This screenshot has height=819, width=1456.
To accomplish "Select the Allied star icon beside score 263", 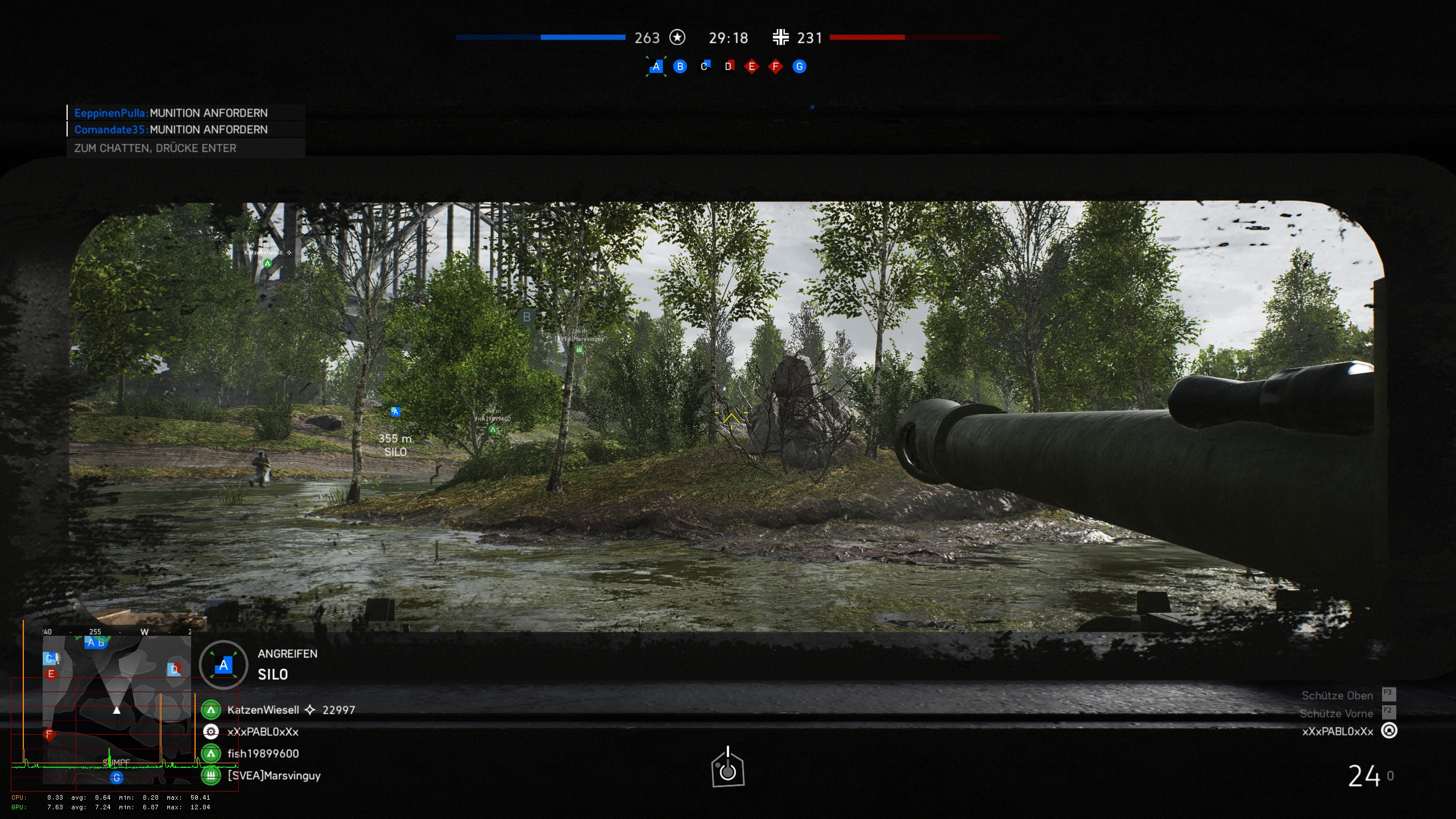I will 677,38.
